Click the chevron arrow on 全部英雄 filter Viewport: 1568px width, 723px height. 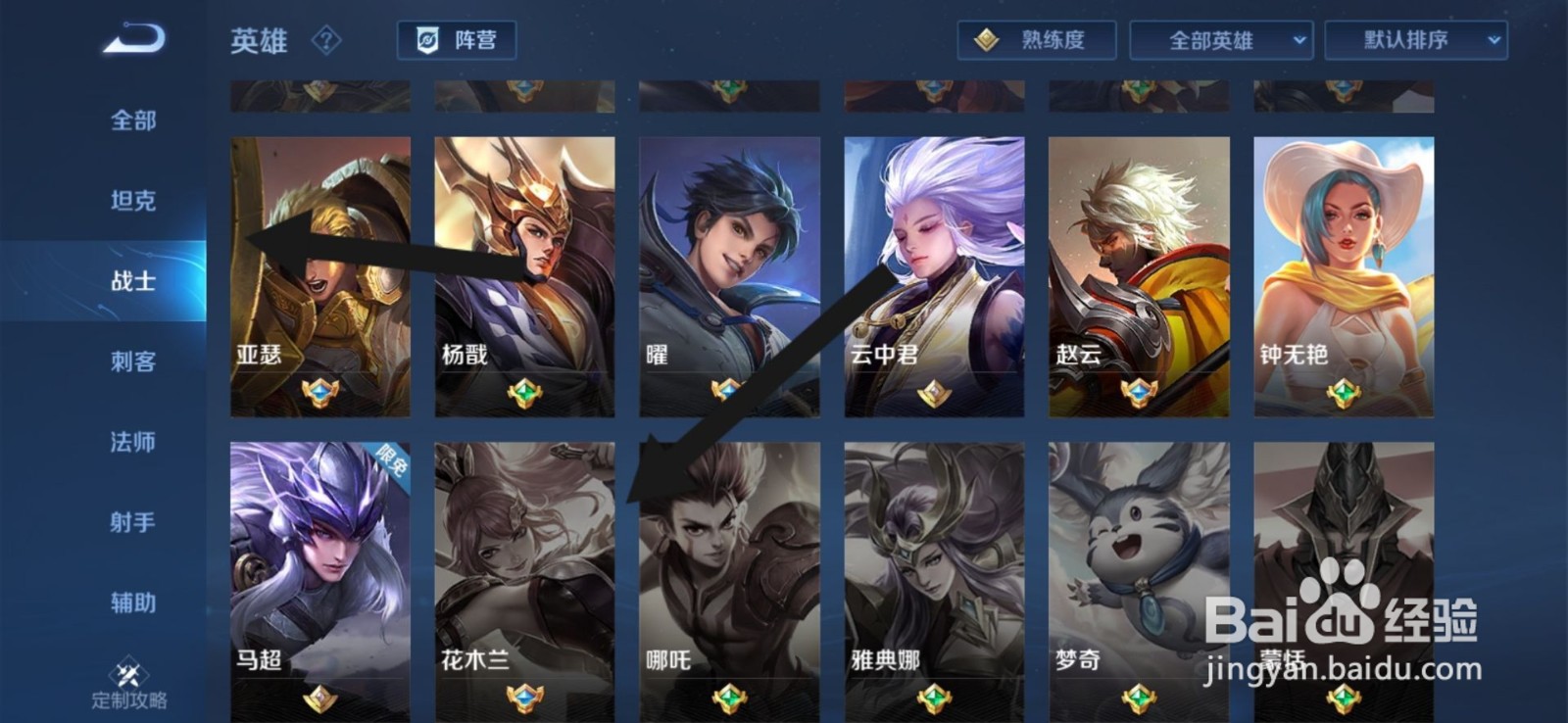[1300, 41]
